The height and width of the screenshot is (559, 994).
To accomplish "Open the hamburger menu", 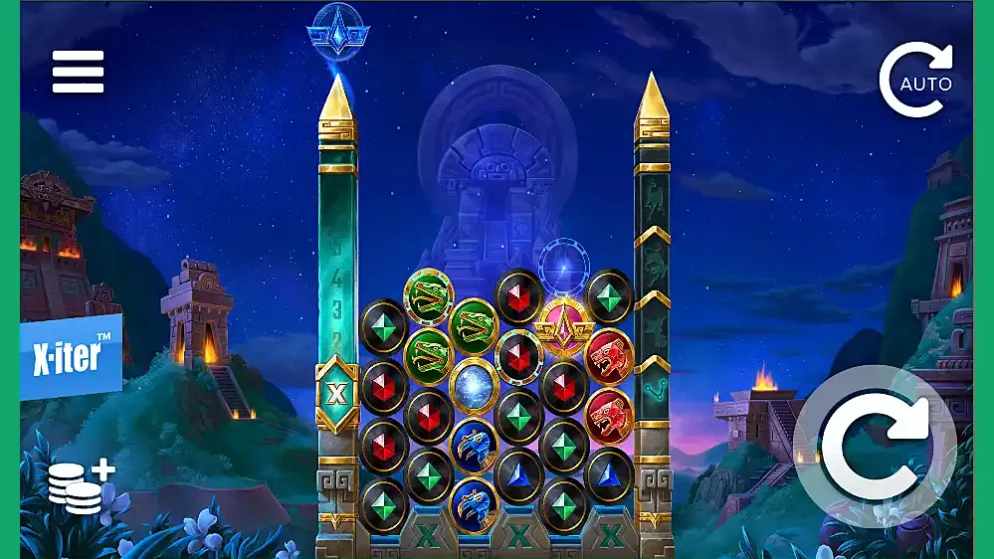I will point(78,72).
